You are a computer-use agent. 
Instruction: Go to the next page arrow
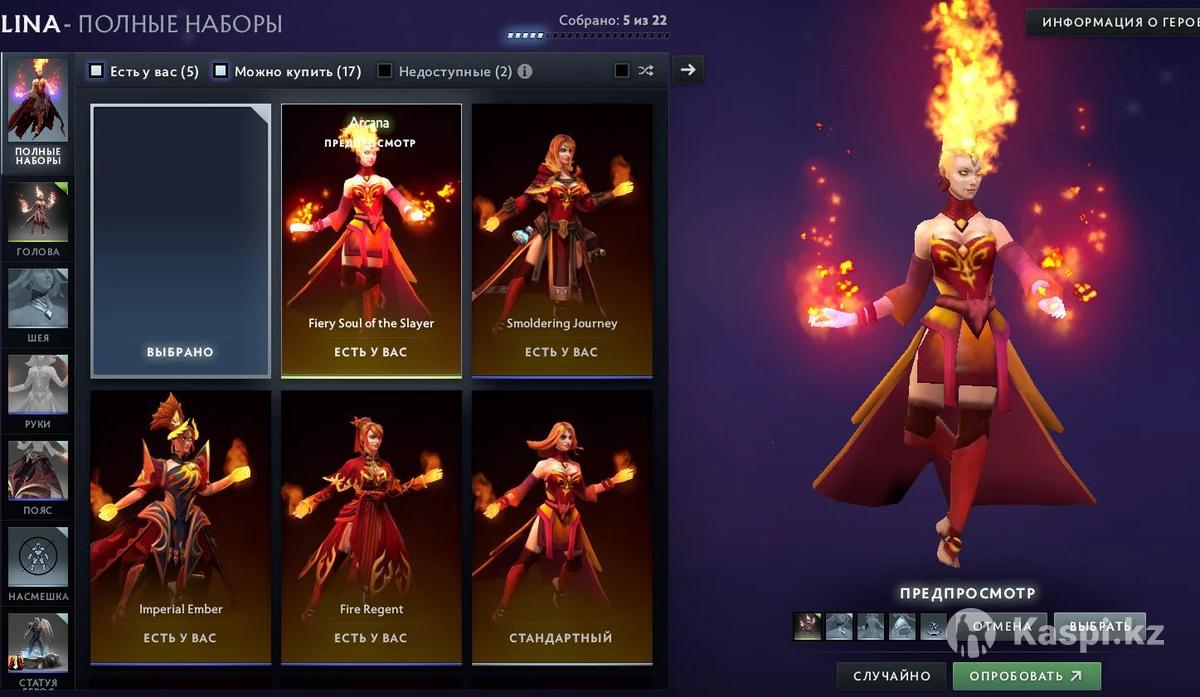coord(687,70)
